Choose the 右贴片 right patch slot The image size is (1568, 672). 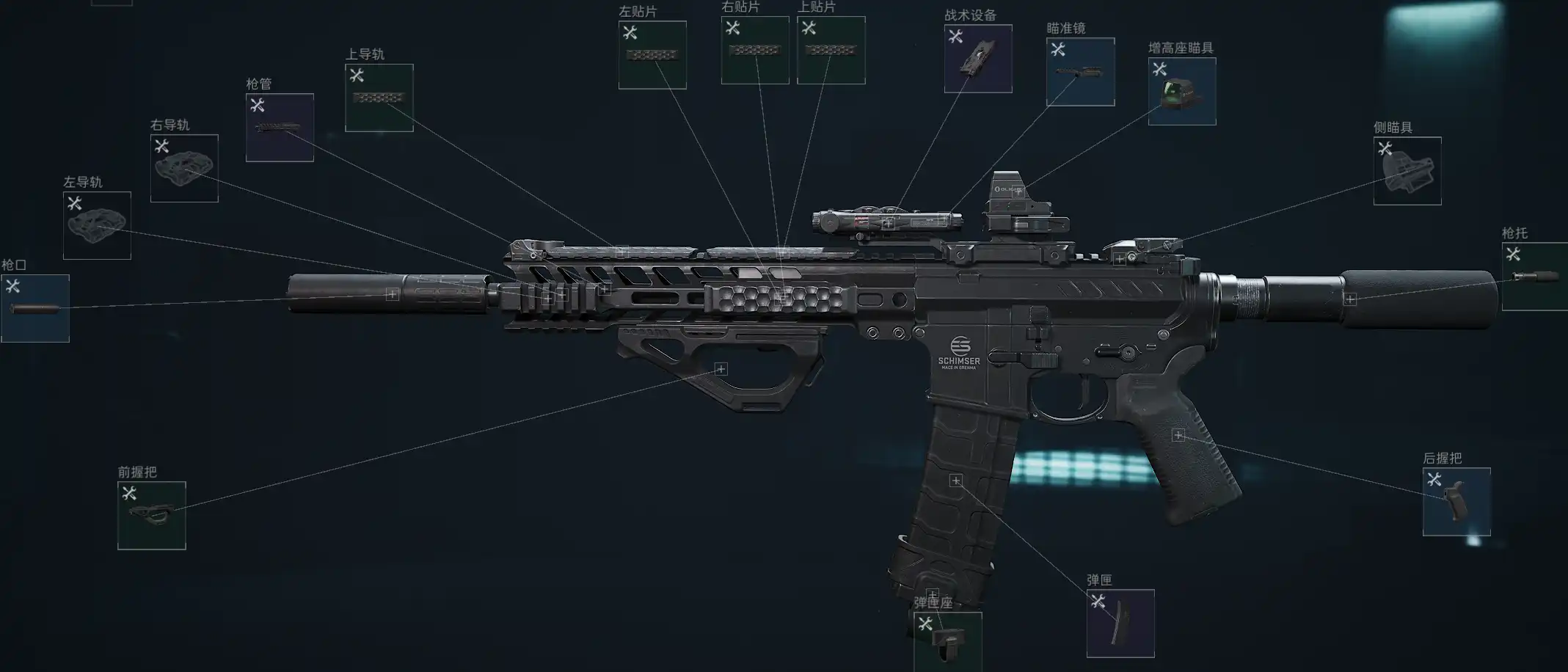[755, 50]
